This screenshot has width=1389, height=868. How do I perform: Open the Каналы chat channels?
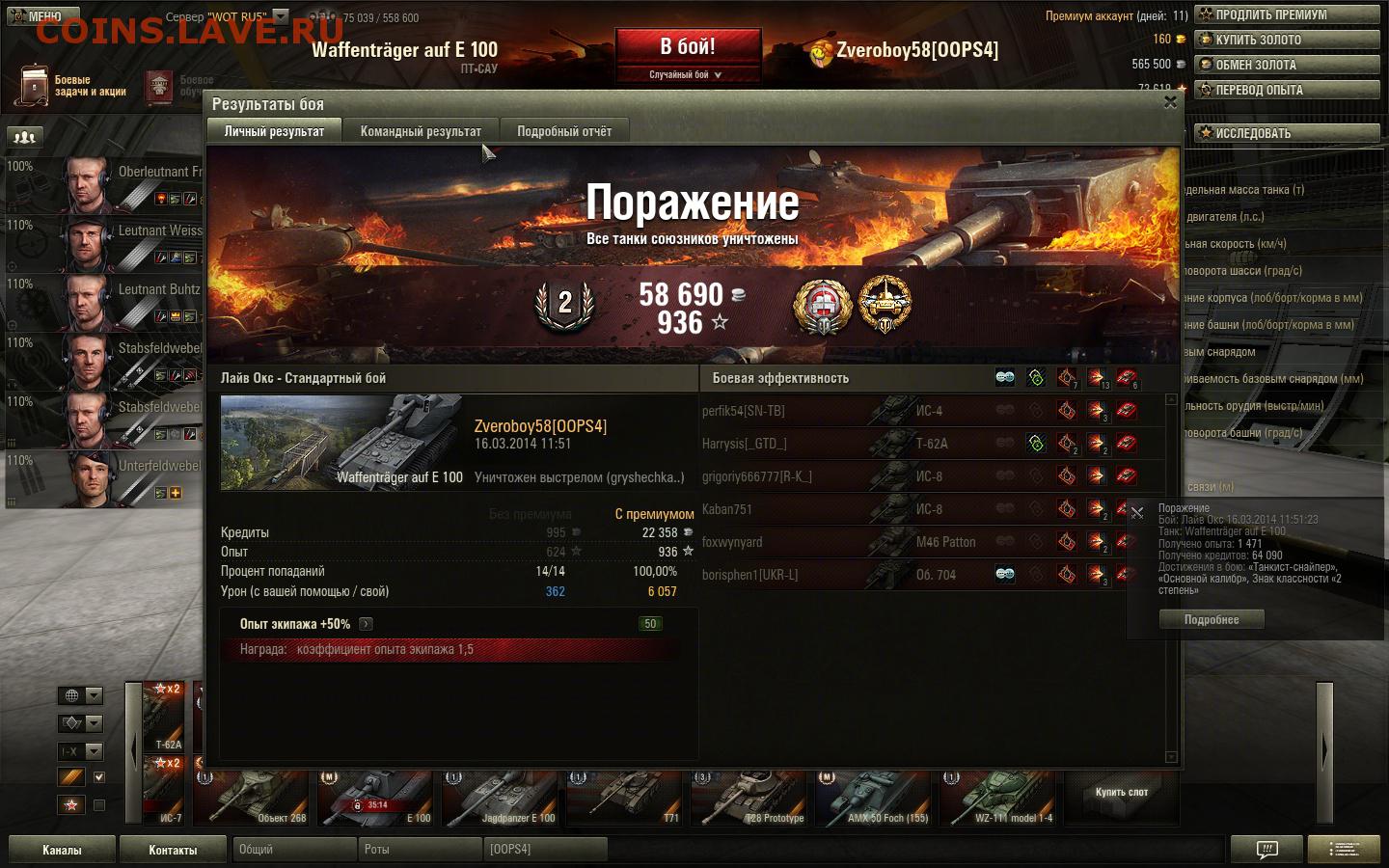pyautogui.click(x=62, y=850)
